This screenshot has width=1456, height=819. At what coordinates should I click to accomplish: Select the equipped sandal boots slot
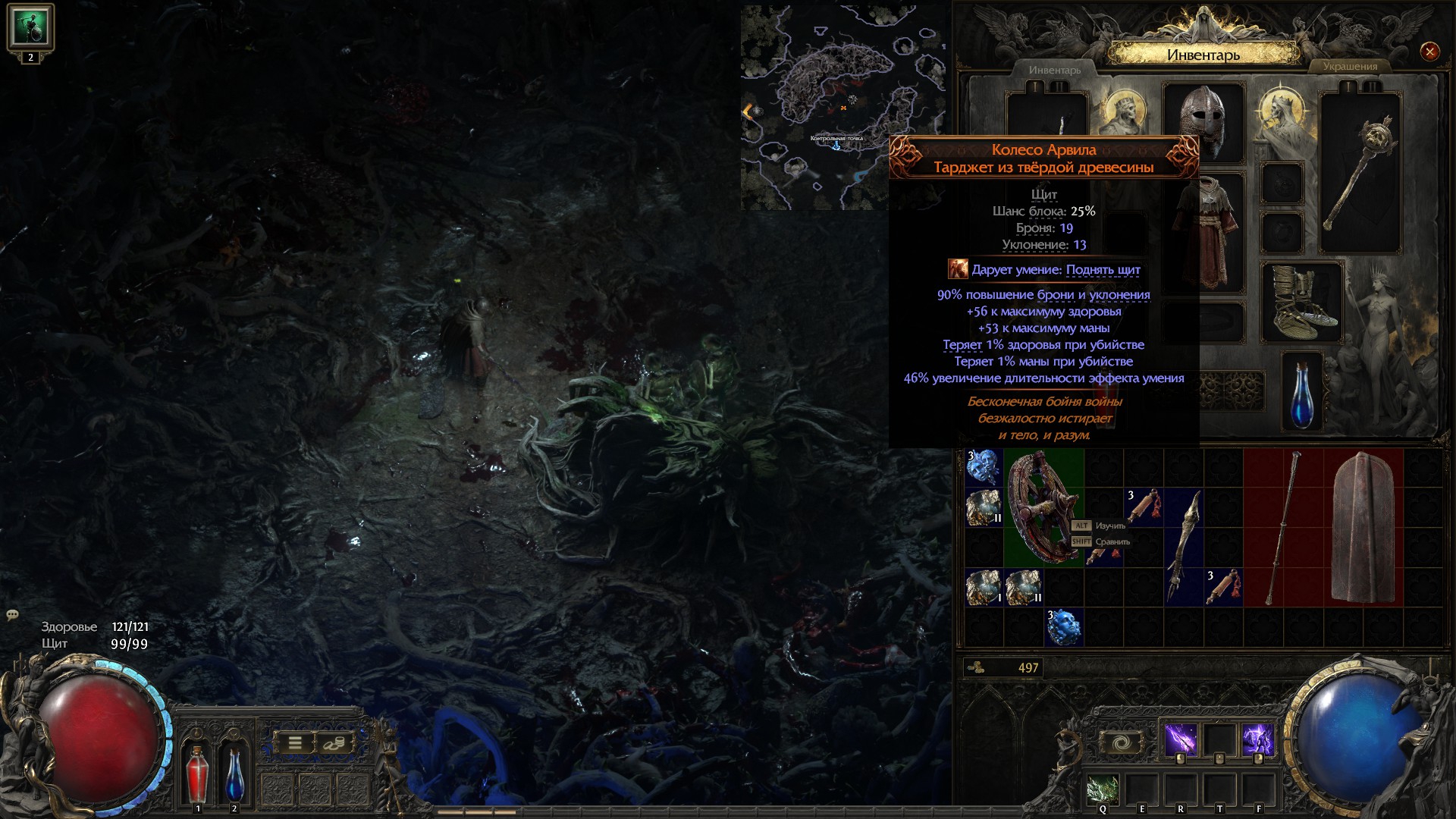1301,302
